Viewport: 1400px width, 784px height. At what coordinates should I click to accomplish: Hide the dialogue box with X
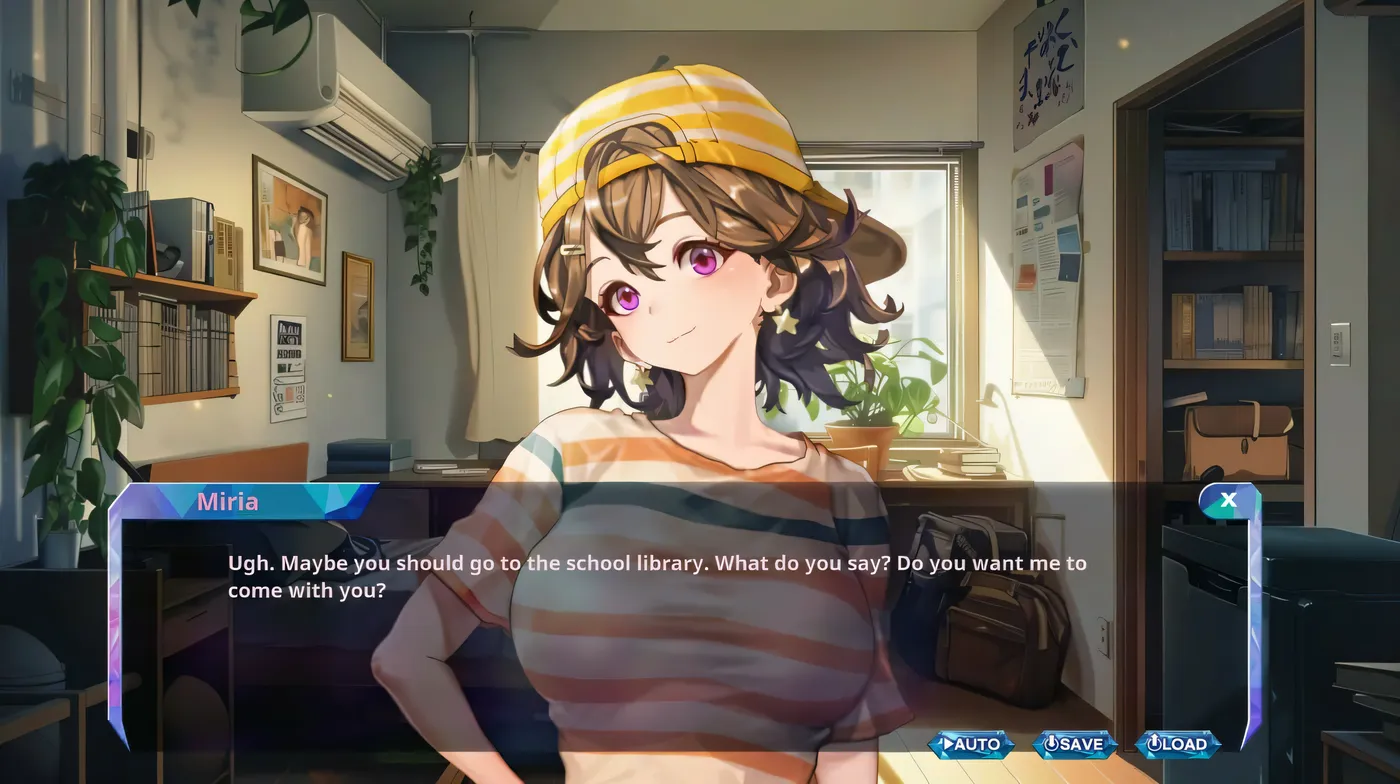(1228, 500)
